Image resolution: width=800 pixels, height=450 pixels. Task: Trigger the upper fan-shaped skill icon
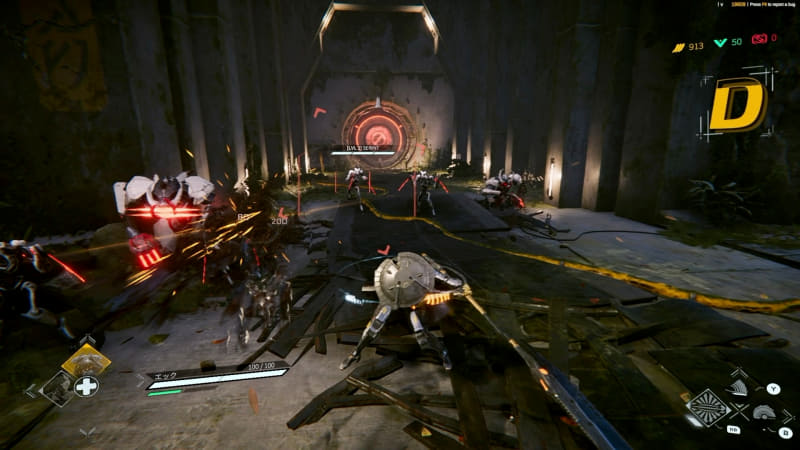click(x=738, y=387)
